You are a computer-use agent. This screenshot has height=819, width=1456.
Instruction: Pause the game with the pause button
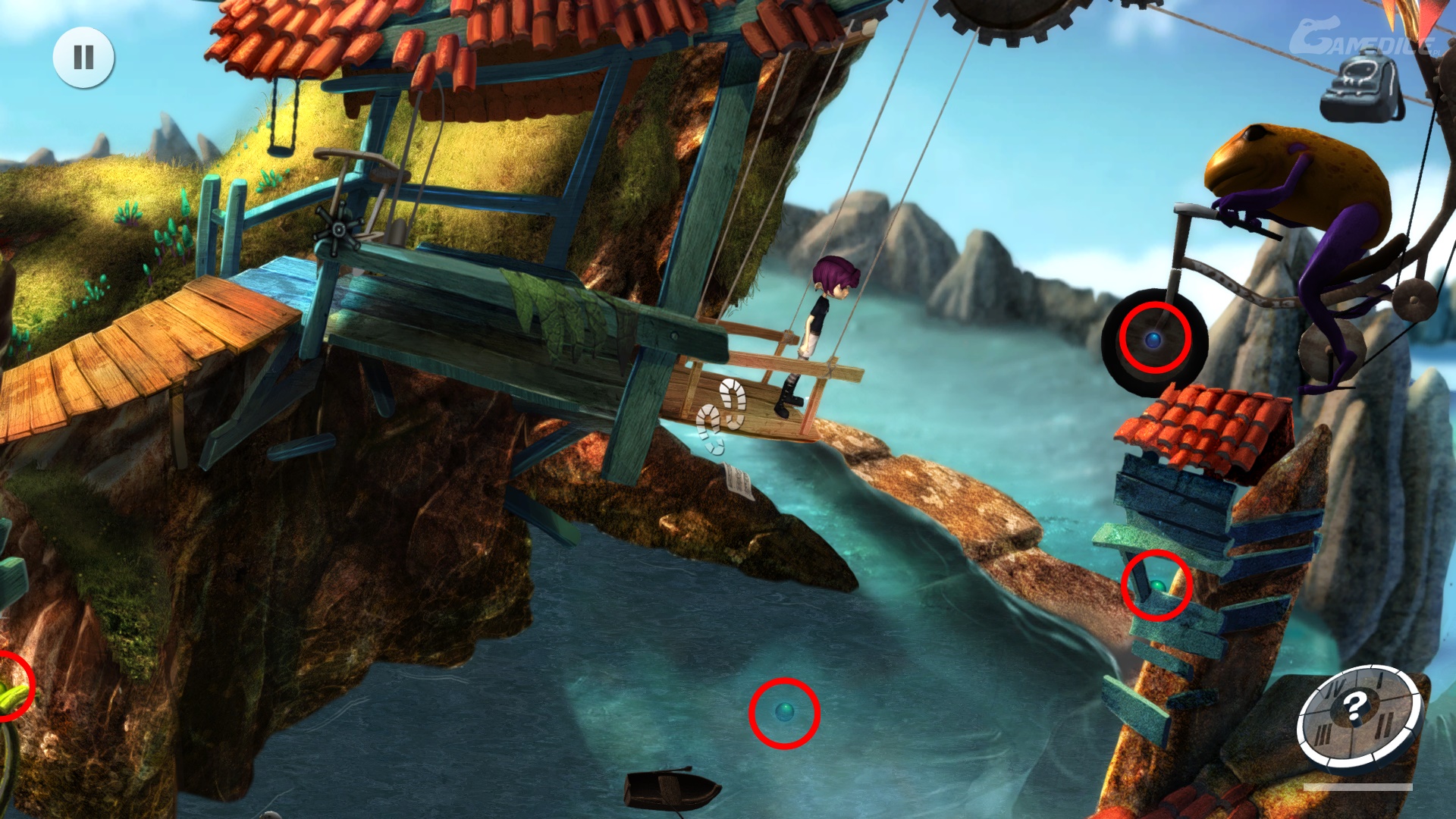click(83, 57)
